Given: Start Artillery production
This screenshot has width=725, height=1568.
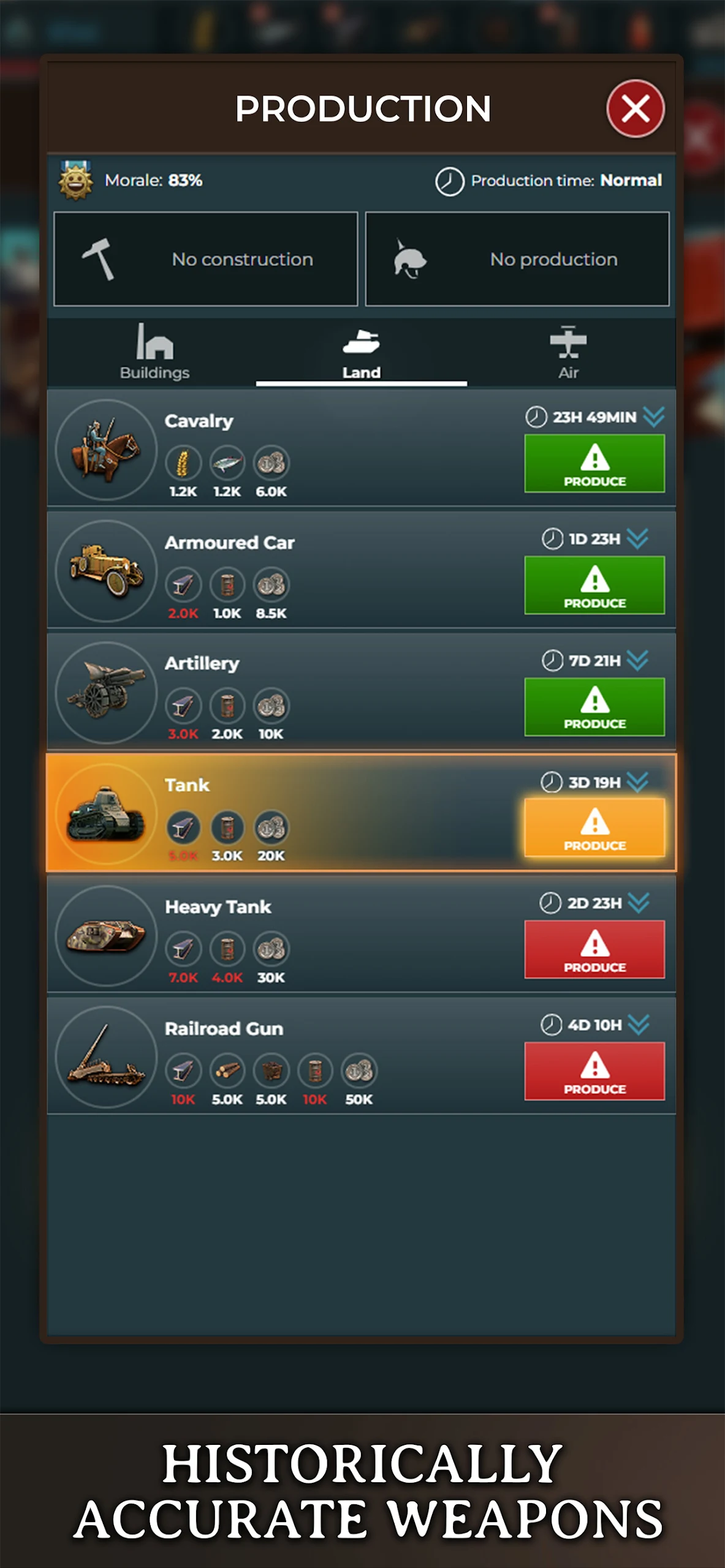Looking at the screenshot, I should coord(594,706).
